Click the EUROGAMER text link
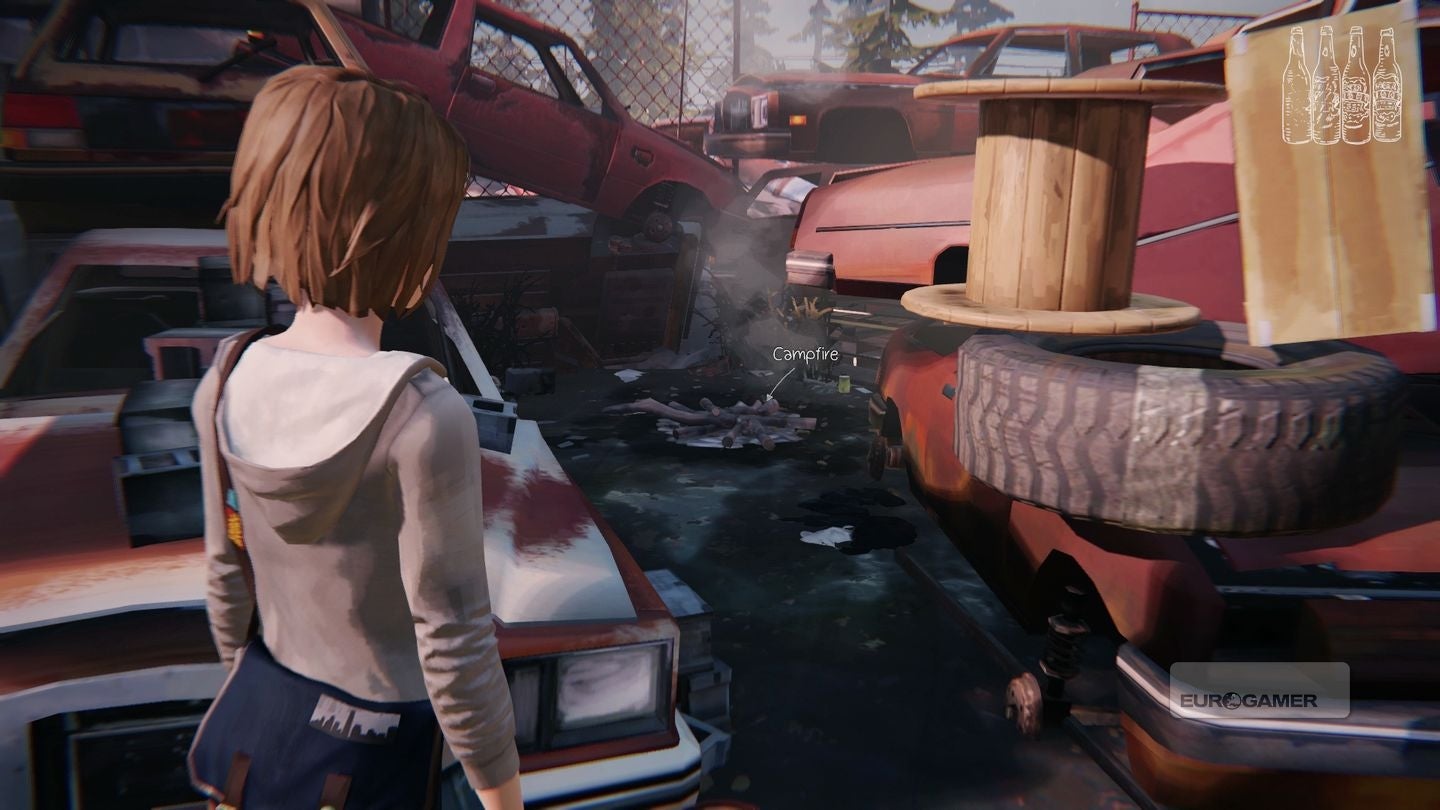Viewport: 1440px width, 810px height. tap(1250, 700)
